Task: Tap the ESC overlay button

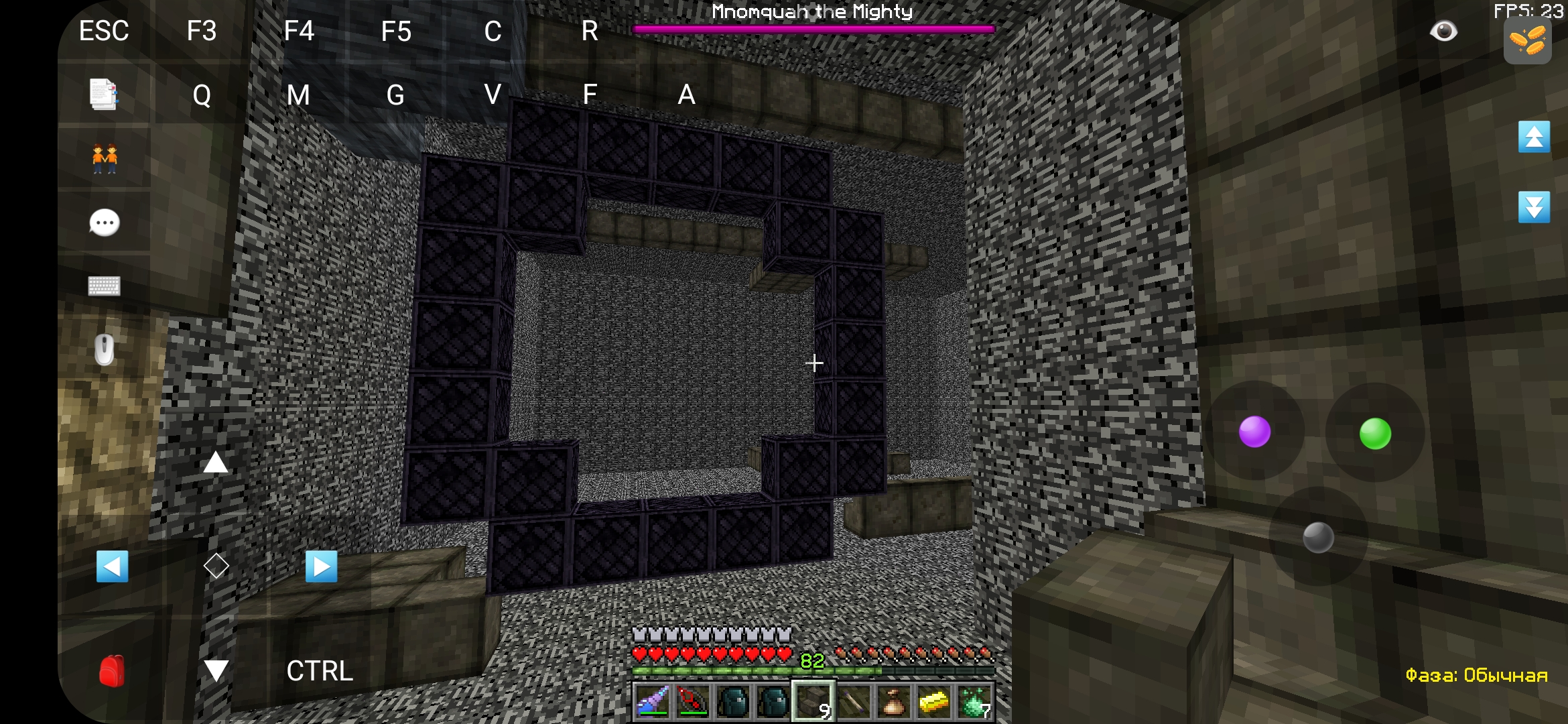Action: (x=104, y=32)
